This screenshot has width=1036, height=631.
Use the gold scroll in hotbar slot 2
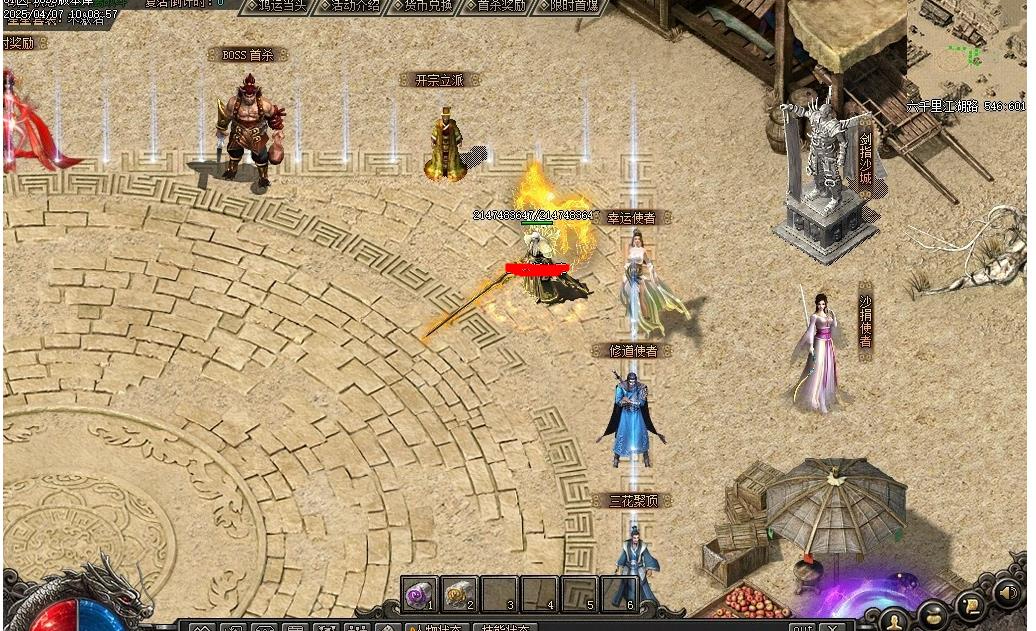click(460, 594)
